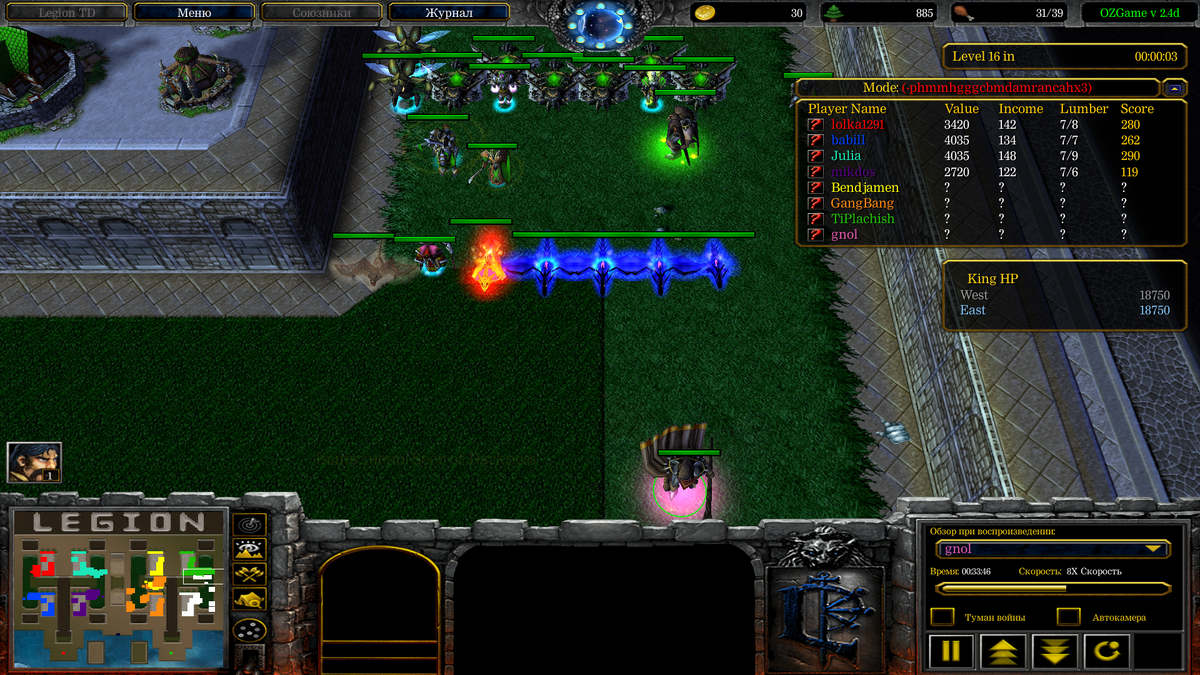Restart the replay with the circular arrow
Viewport: 1200px width, 675px height.
[x=1106, y=652]
